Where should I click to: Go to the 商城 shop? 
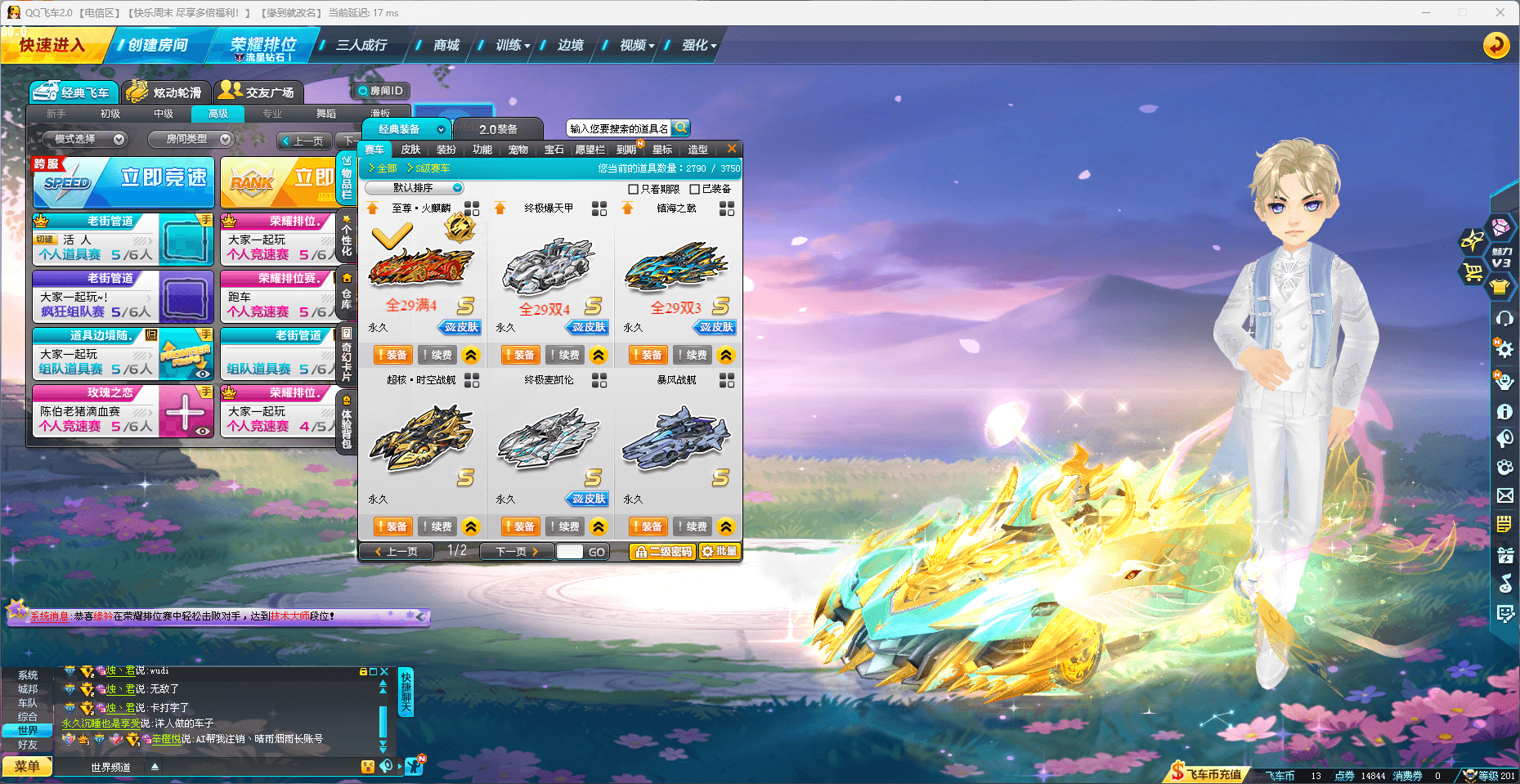pyautogui.click(x=446, y=45)
